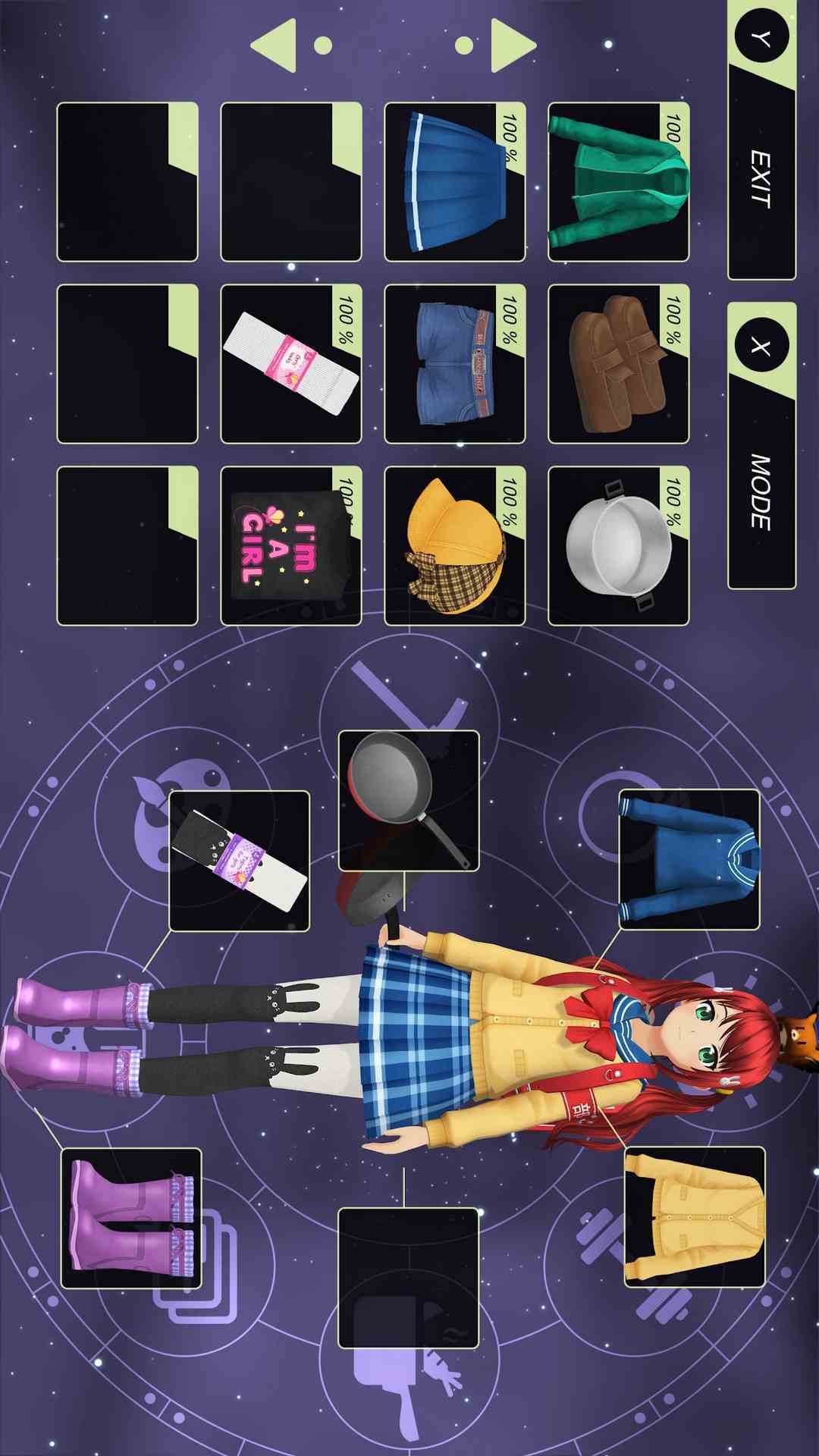The image size is (819, 1456).
Task: Open the equipped frying pan slot
Action: click(x=408, y=800)
